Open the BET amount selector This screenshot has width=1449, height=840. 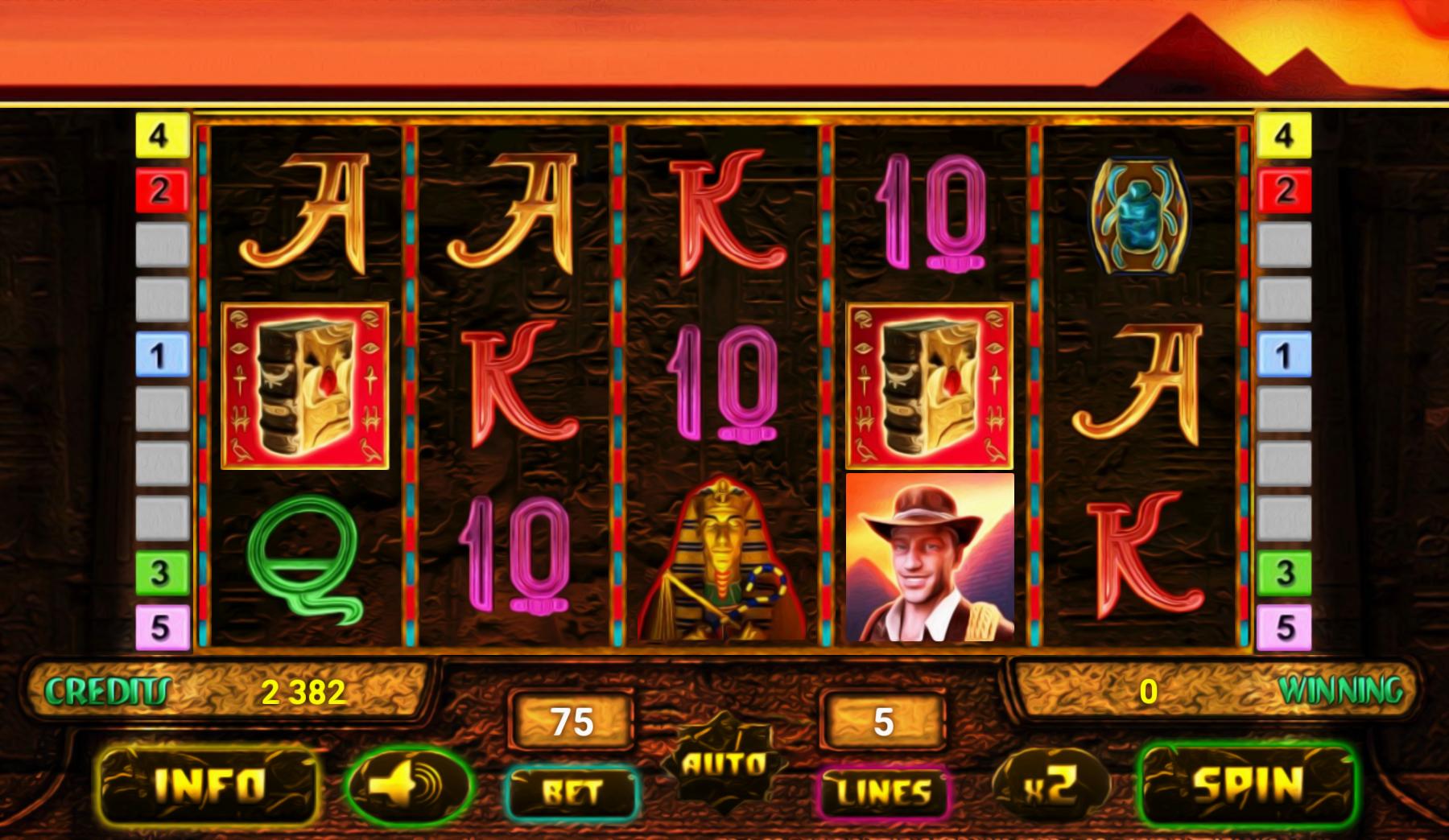point(575,793)
